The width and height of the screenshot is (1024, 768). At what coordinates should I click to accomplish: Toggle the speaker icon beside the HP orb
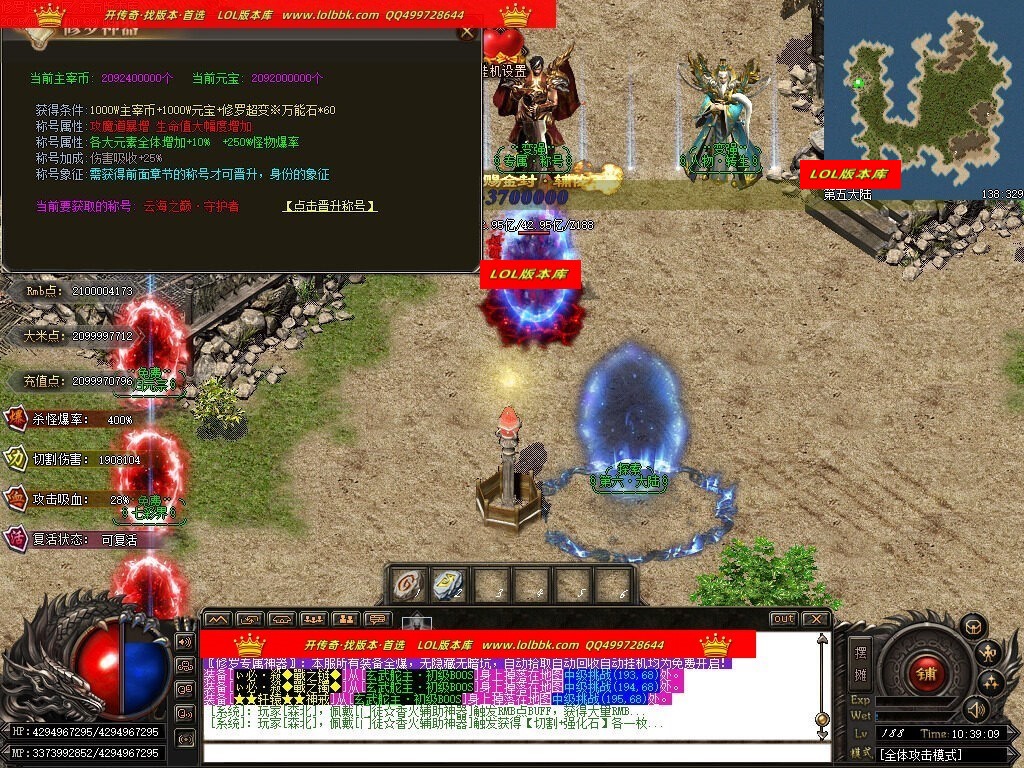coord(184,640)
